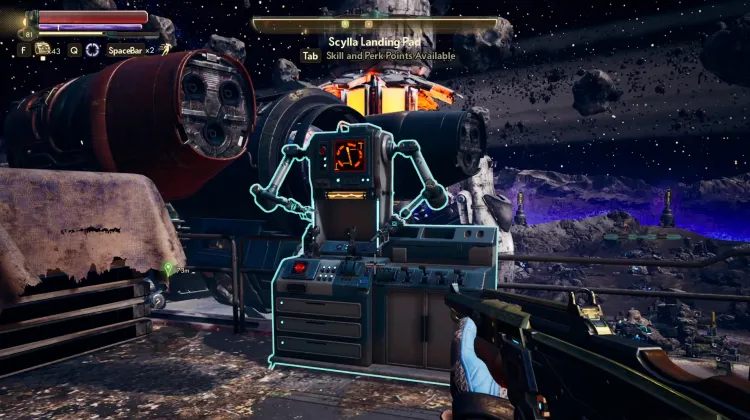The image size is (750, 420).
Task: Activate the Tactical Time Dilation icon
Action: [93, 49]
